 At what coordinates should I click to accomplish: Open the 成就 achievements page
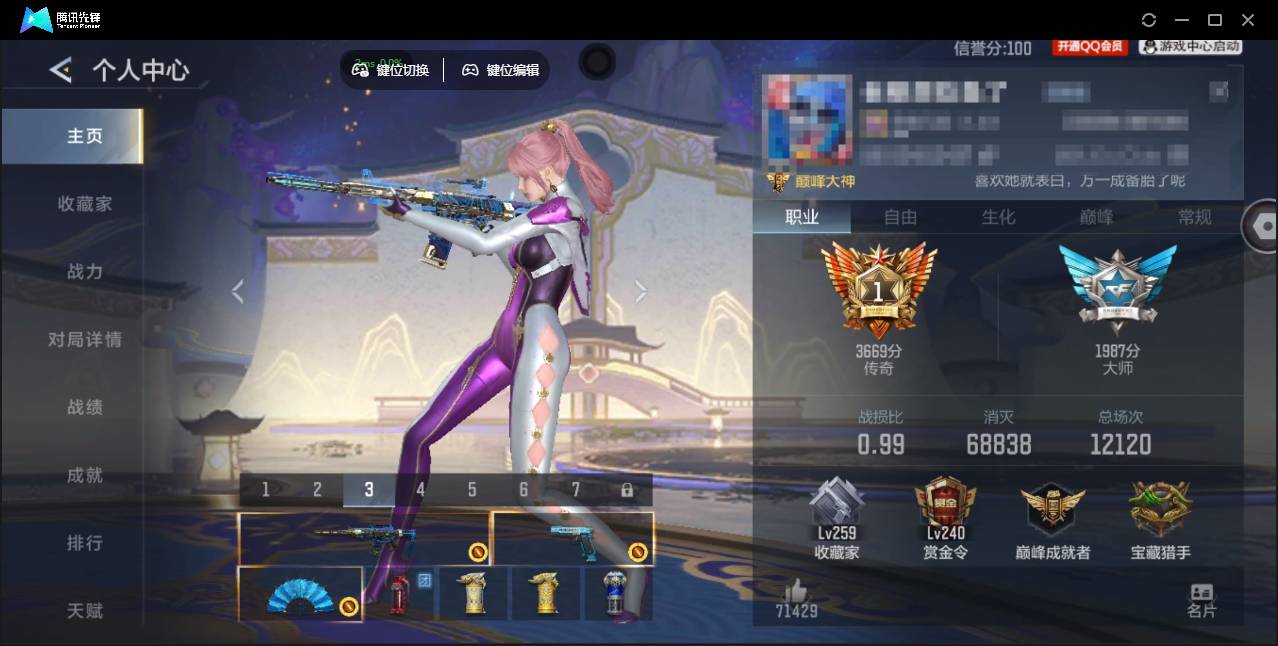(85, 476)
